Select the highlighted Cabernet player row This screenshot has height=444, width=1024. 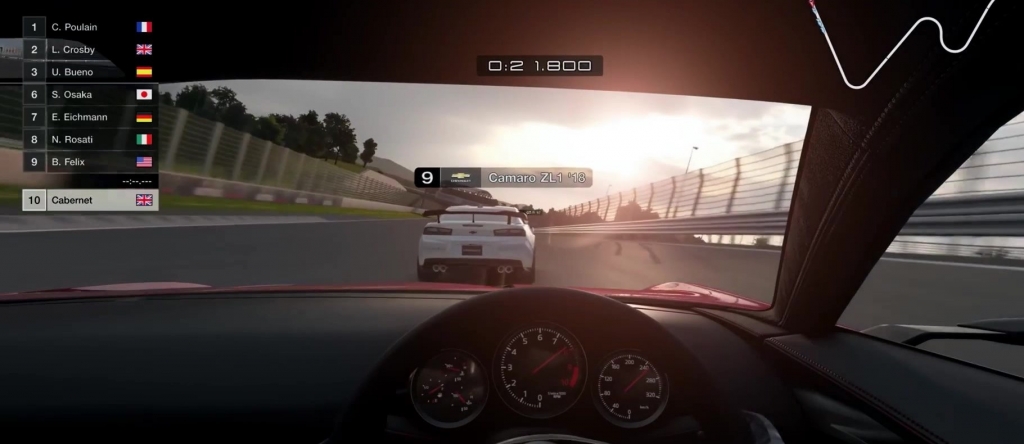(x=90, y=200)
